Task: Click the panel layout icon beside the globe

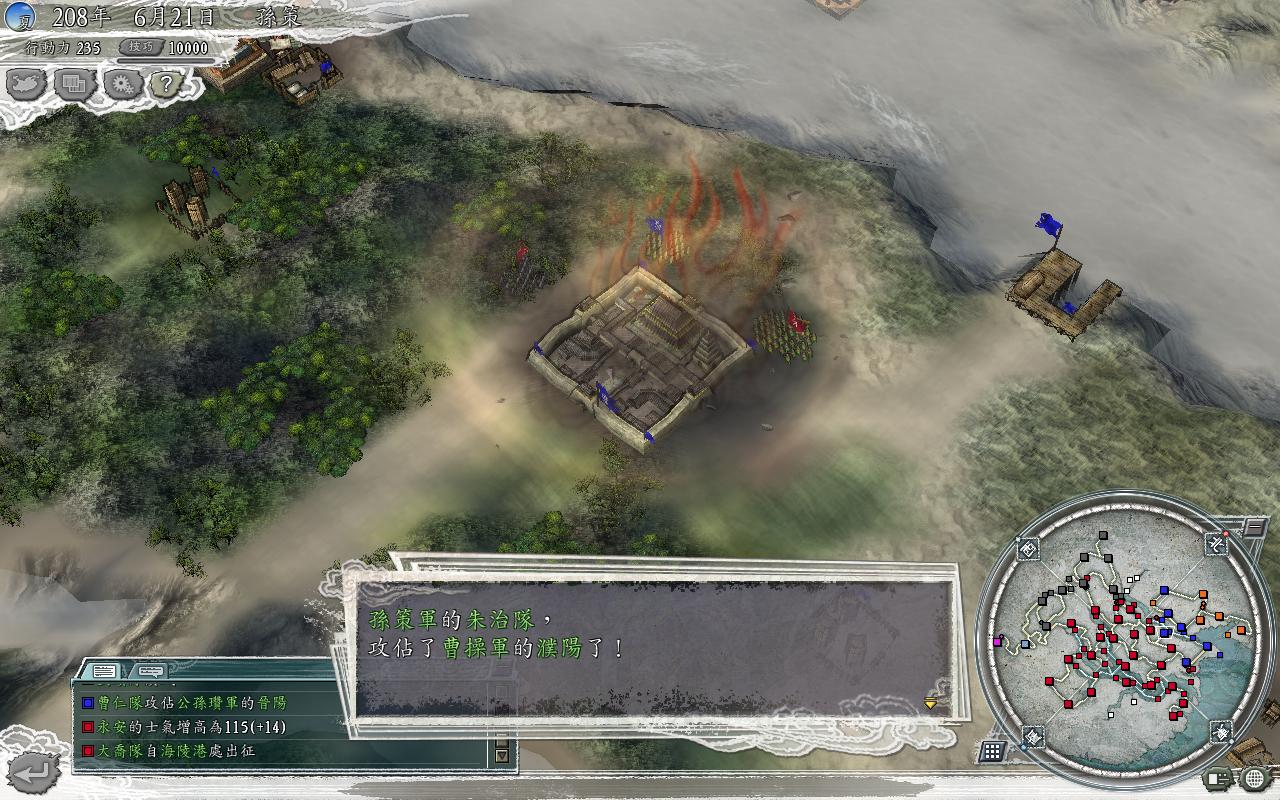Action: coord(1219,778)
